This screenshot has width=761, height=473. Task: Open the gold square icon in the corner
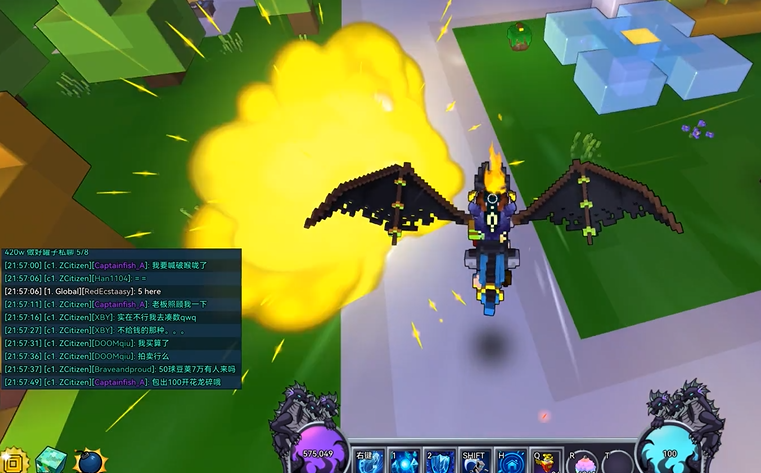12,463
